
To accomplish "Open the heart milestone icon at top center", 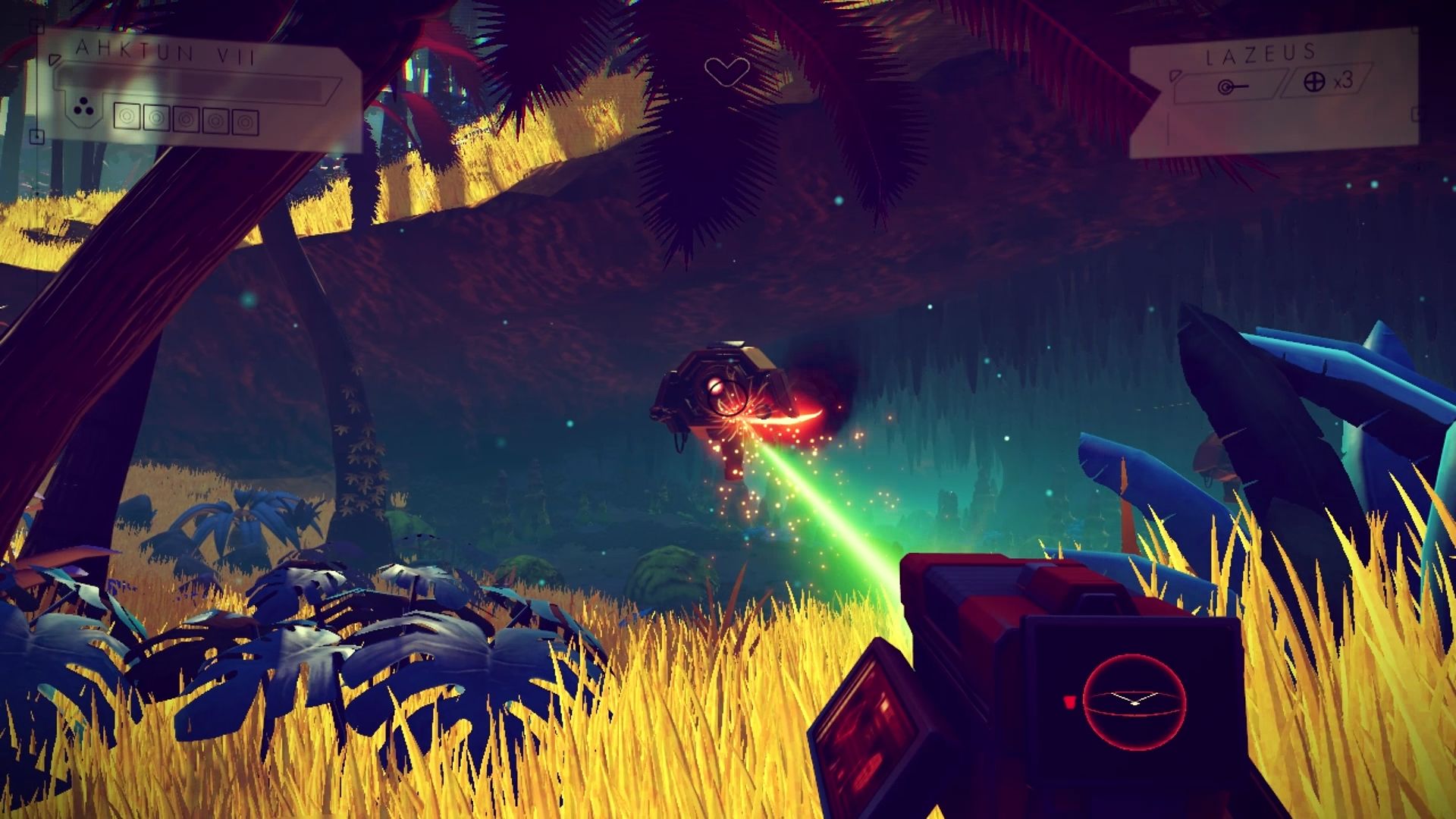I will (x=728, y=72).
